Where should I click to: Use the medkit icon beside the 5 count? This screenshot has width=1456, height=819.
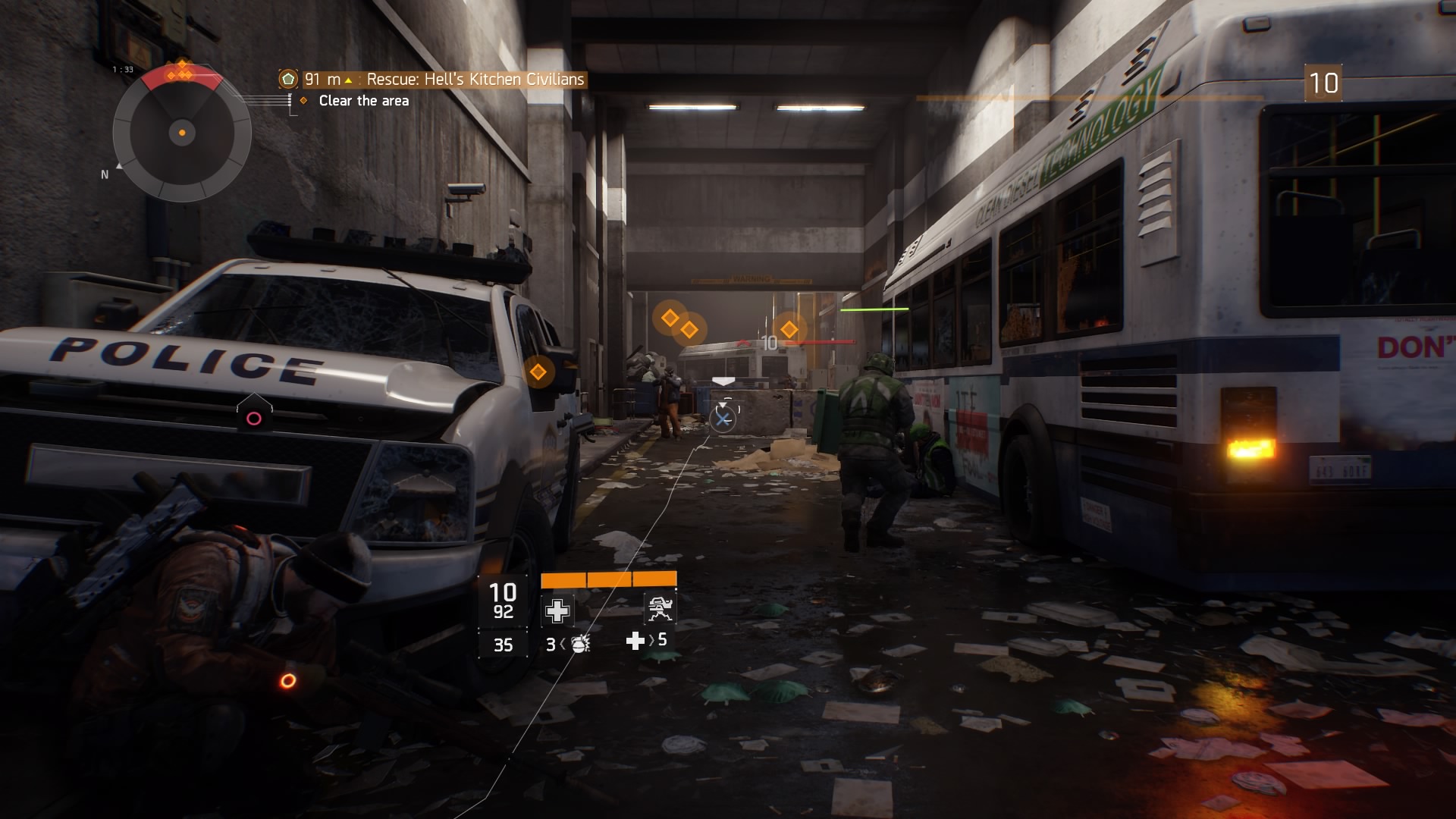click(635, 642)
